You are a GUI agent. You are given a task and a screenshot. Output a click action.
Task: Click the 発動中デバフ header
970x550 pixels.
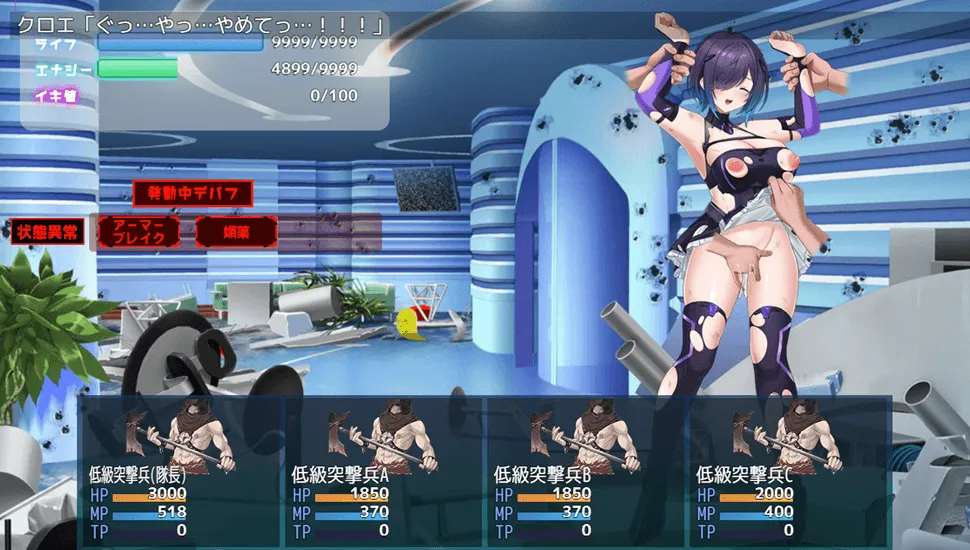[x=192, y=193]
